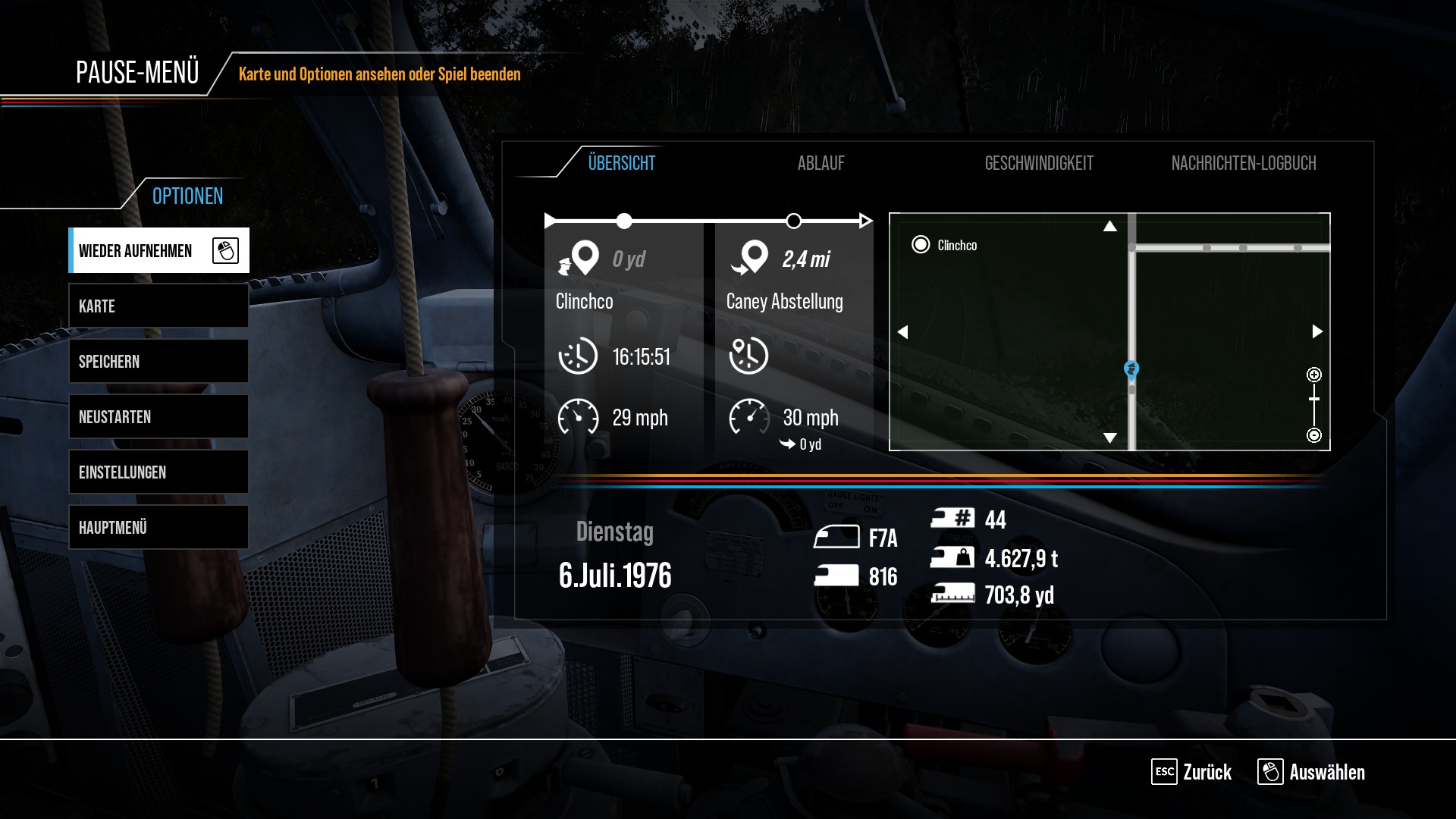Show the Nachrichten-Logbuch tab

click(1243, 163)
